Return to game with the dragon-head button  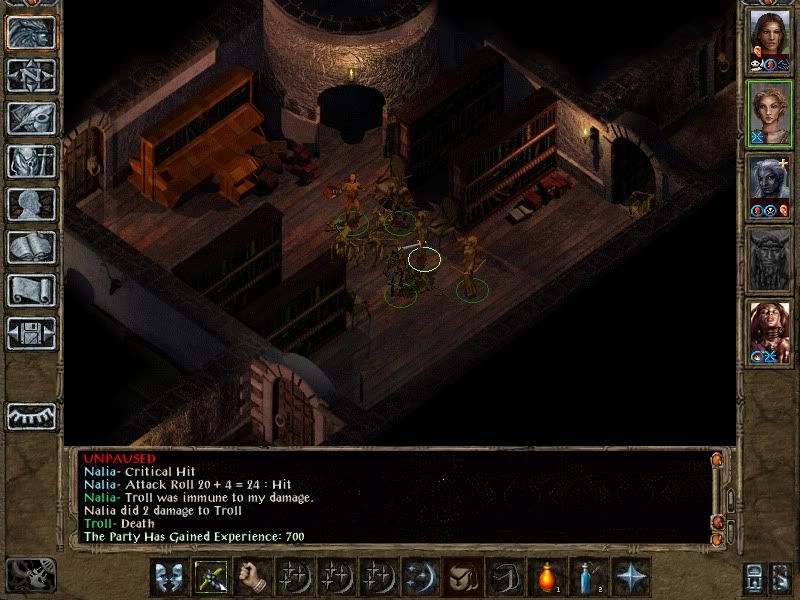pos(31,33)
